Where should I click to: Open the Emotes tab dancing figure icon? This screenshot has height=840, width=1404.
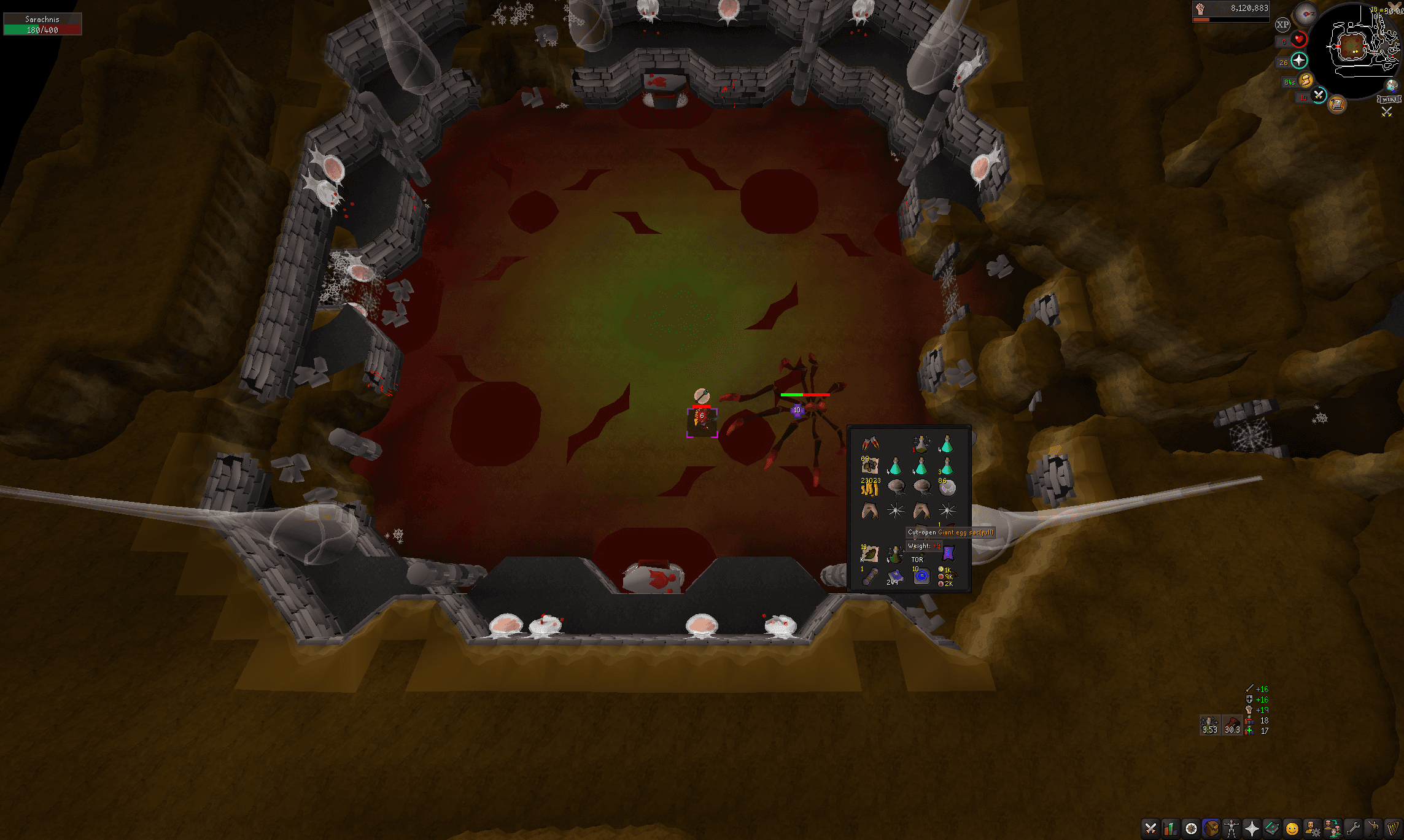coord(1373,830)
